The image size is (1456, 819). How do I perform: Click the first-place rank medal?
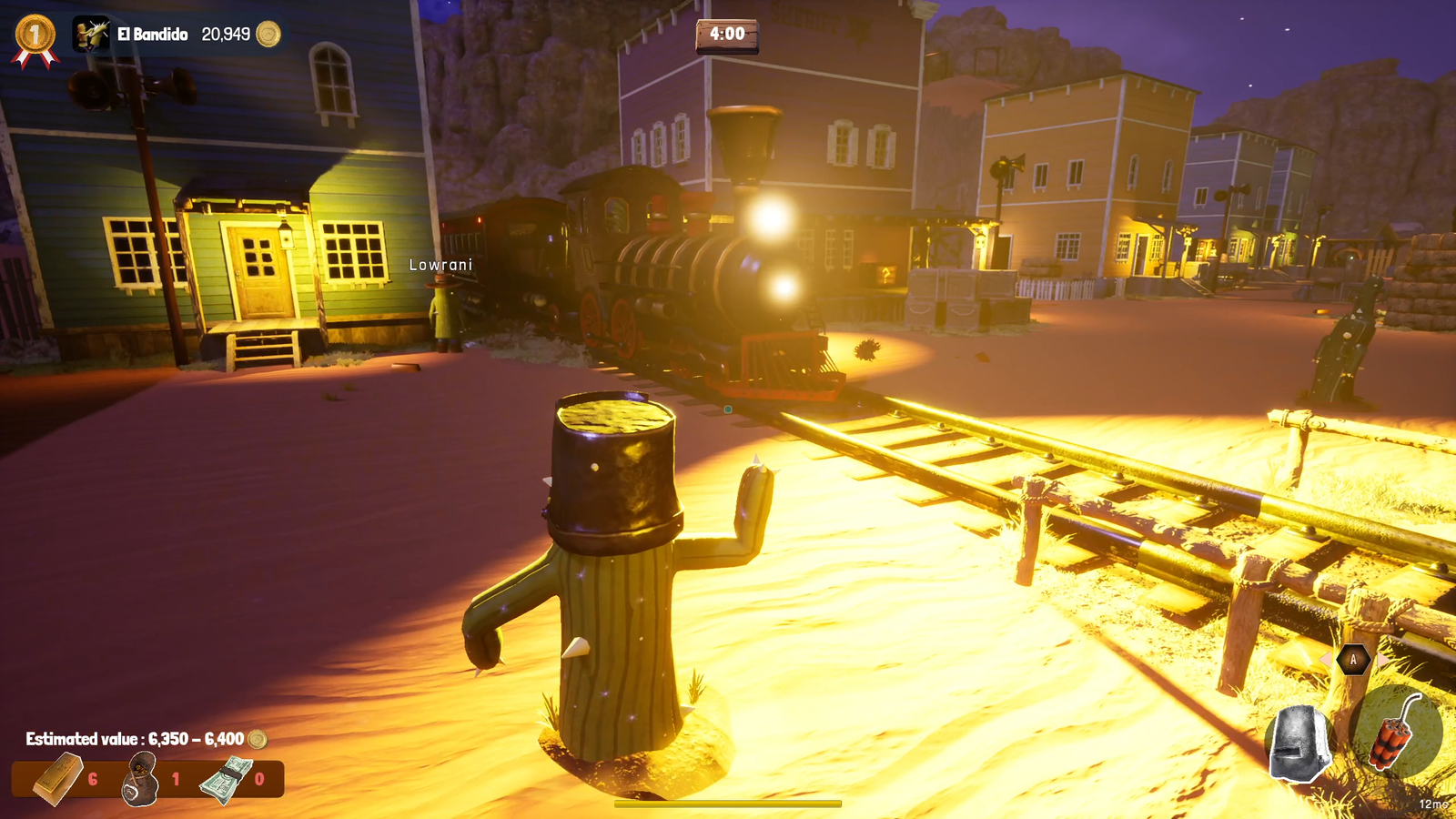point(35,38)
